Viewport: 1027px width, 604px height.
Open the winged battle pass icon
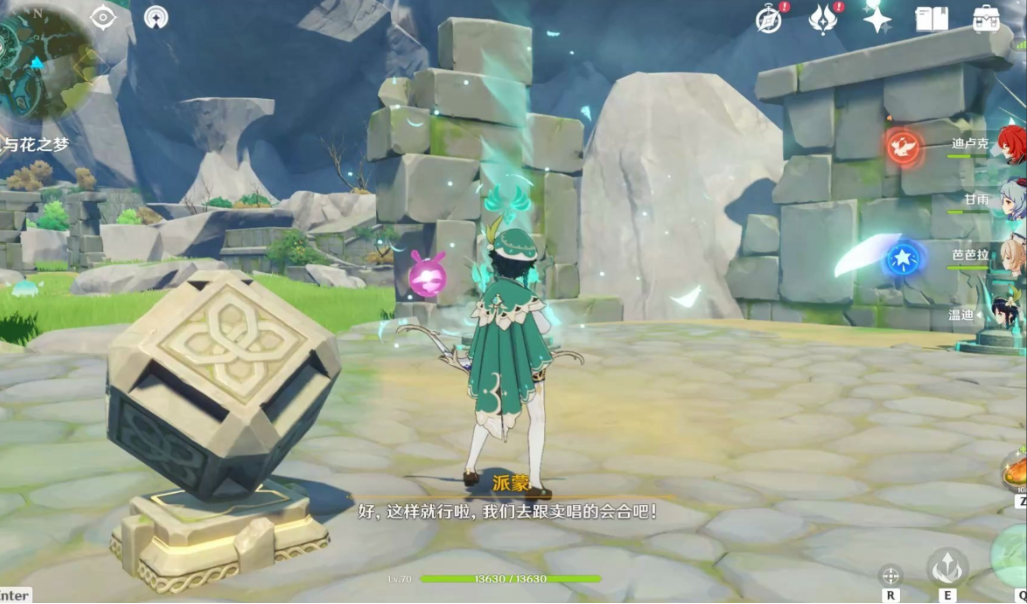[823, 18]
